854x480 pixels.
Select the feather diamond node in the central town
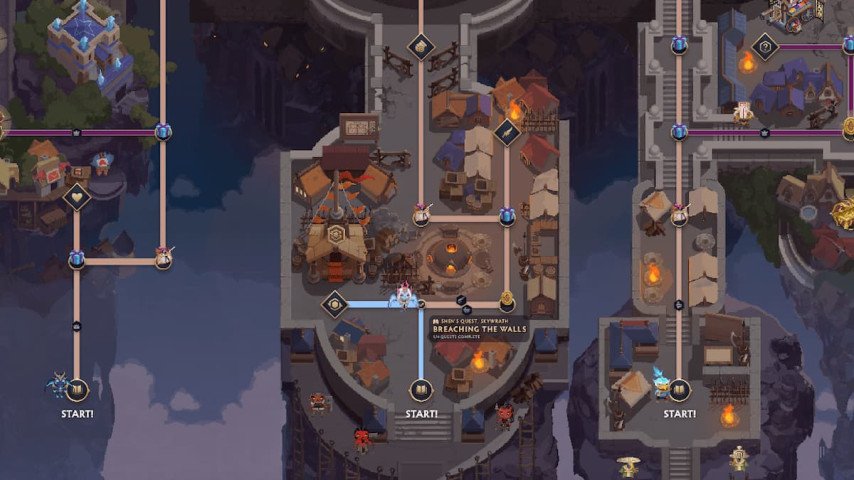507,132
